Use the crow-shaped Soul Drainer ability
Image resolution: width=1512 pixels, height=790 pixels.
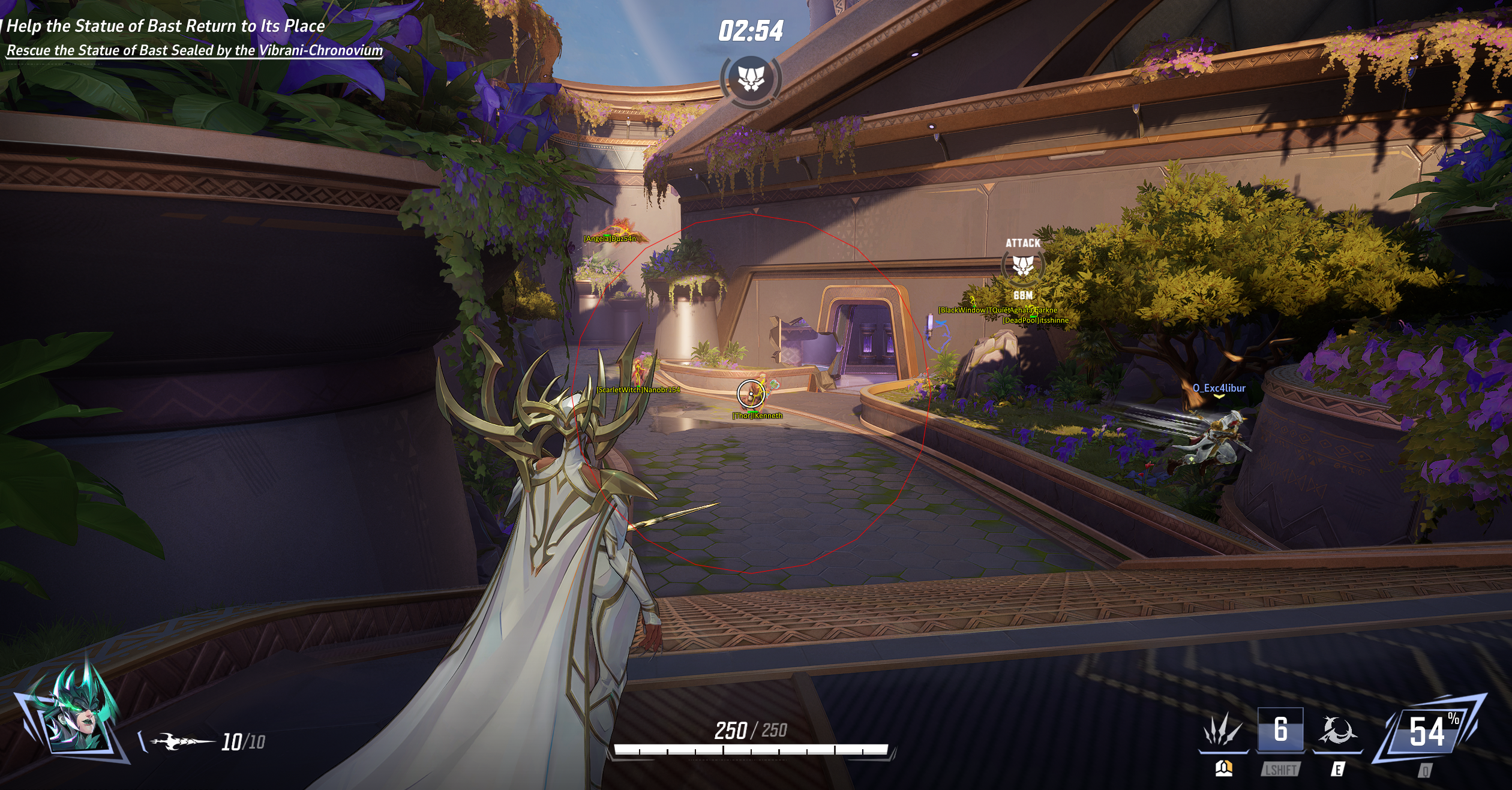(x=1337, y=731)
